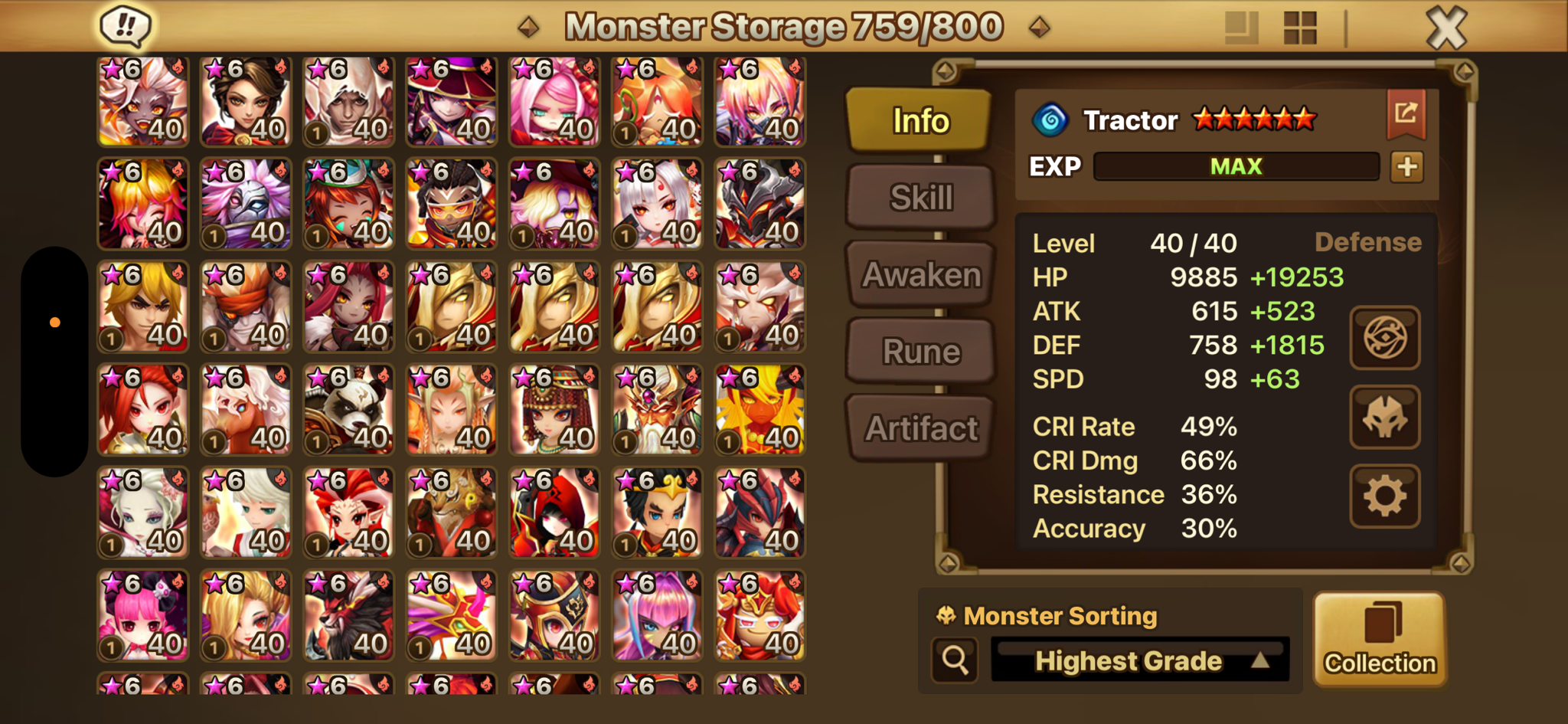Image resolution: width=1568 pixels, height=724 pixels.
Task: Add EXP with the plus button
Action: pyautogui.click(x=1407, y=166)
